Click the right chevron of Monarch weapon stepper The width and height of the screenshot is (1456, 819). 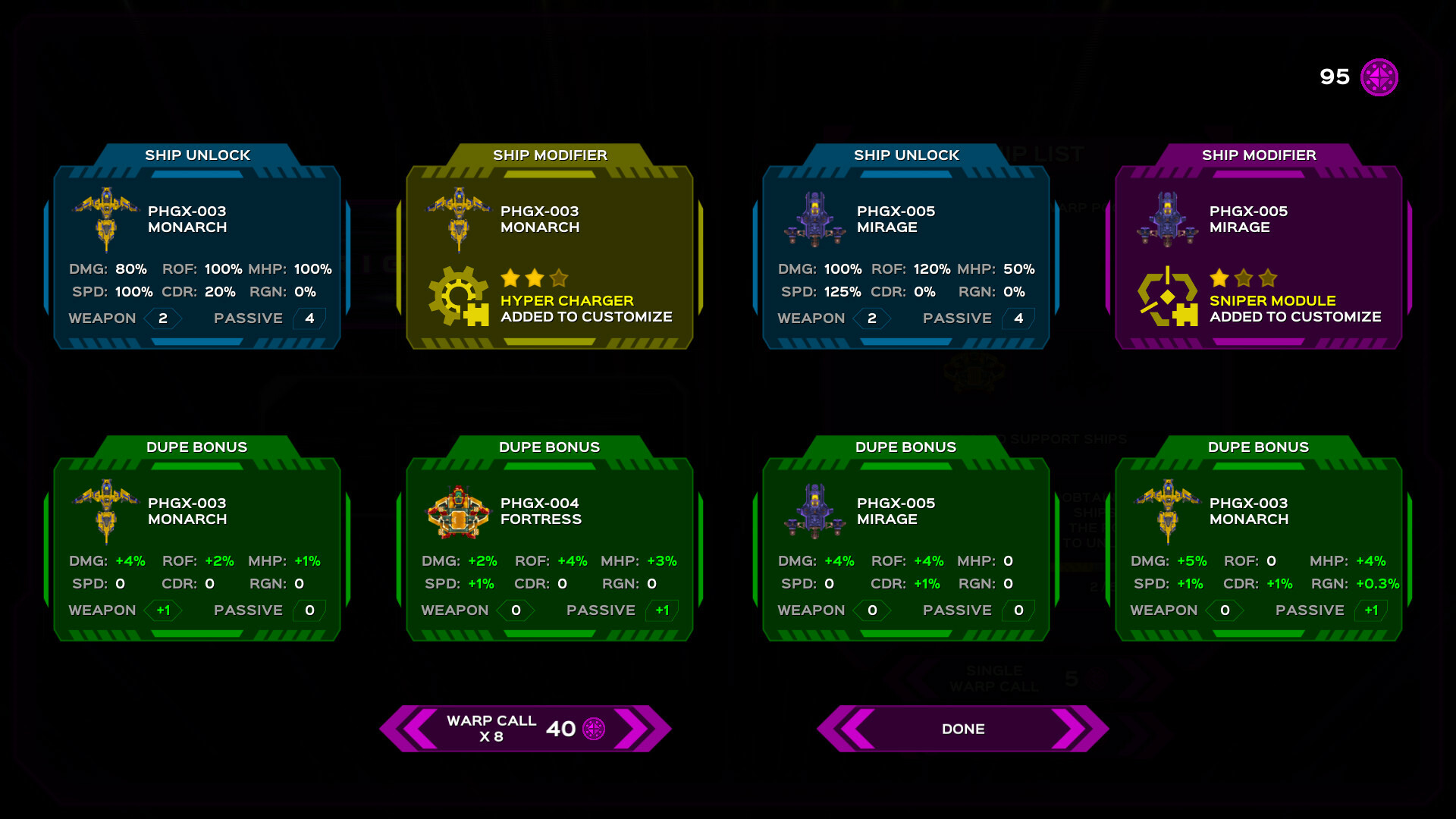coord(181,318)
